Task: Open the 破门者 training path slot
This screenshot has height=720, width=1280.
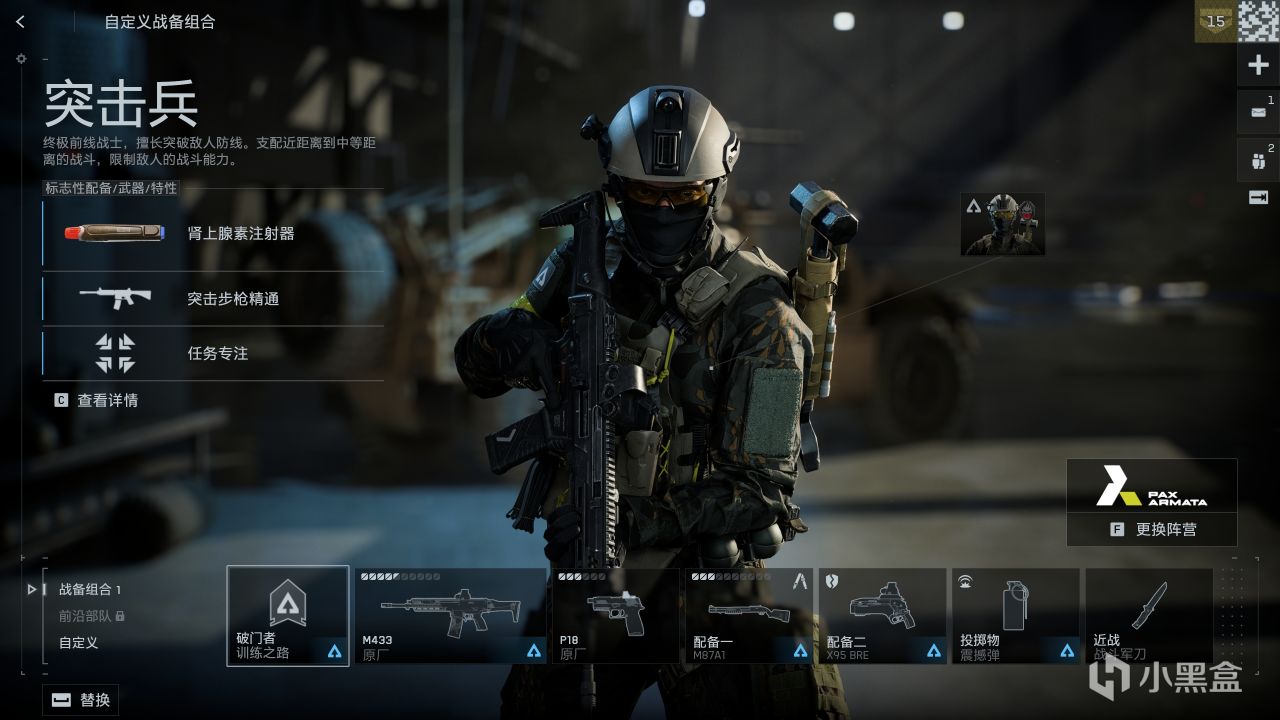Action: tap(288, 615)
